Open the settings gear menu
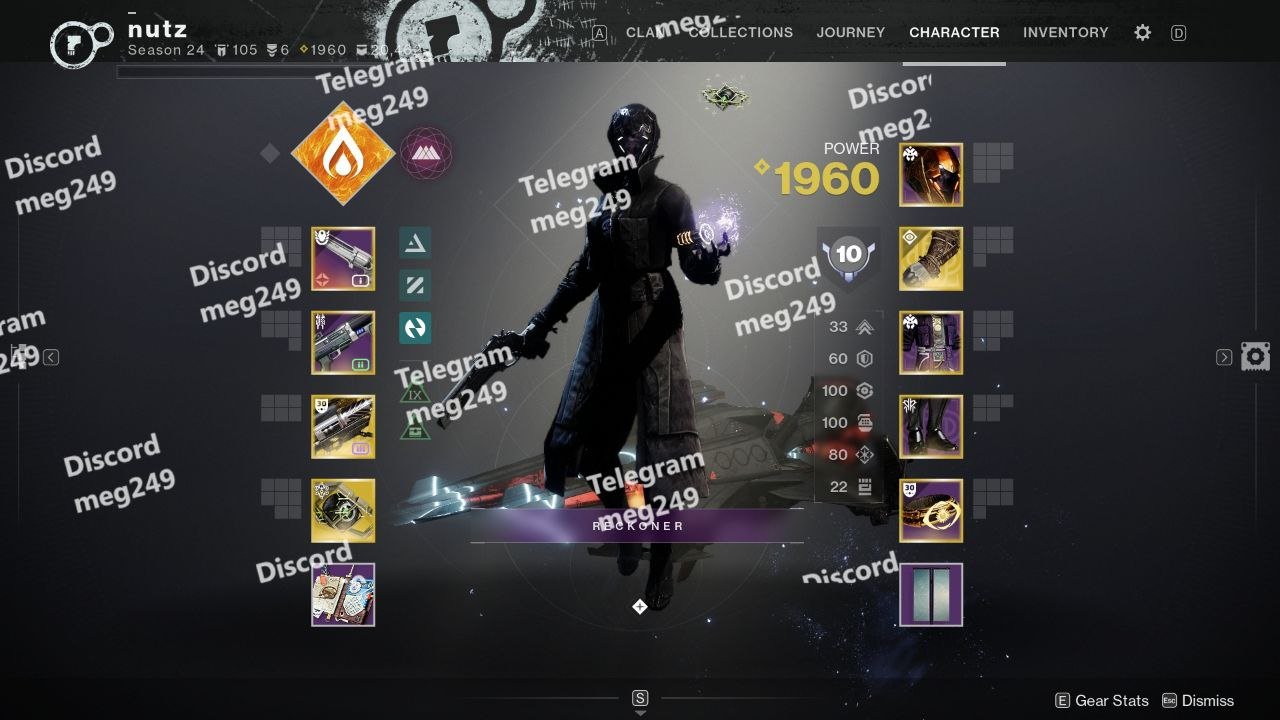1280x720 pixels. pos(1142,33)
